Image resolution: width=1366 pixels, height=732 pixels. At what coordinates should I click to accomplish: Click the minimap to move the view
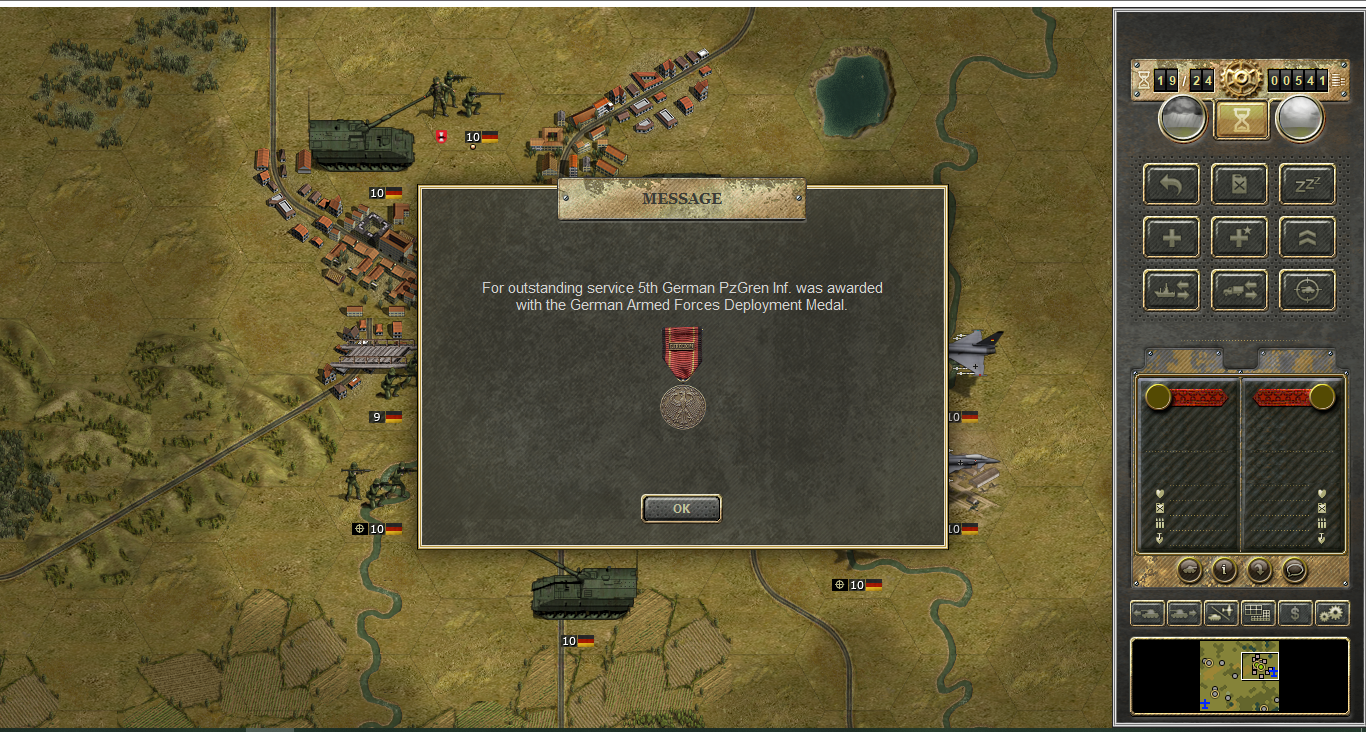coord(1239,676)
